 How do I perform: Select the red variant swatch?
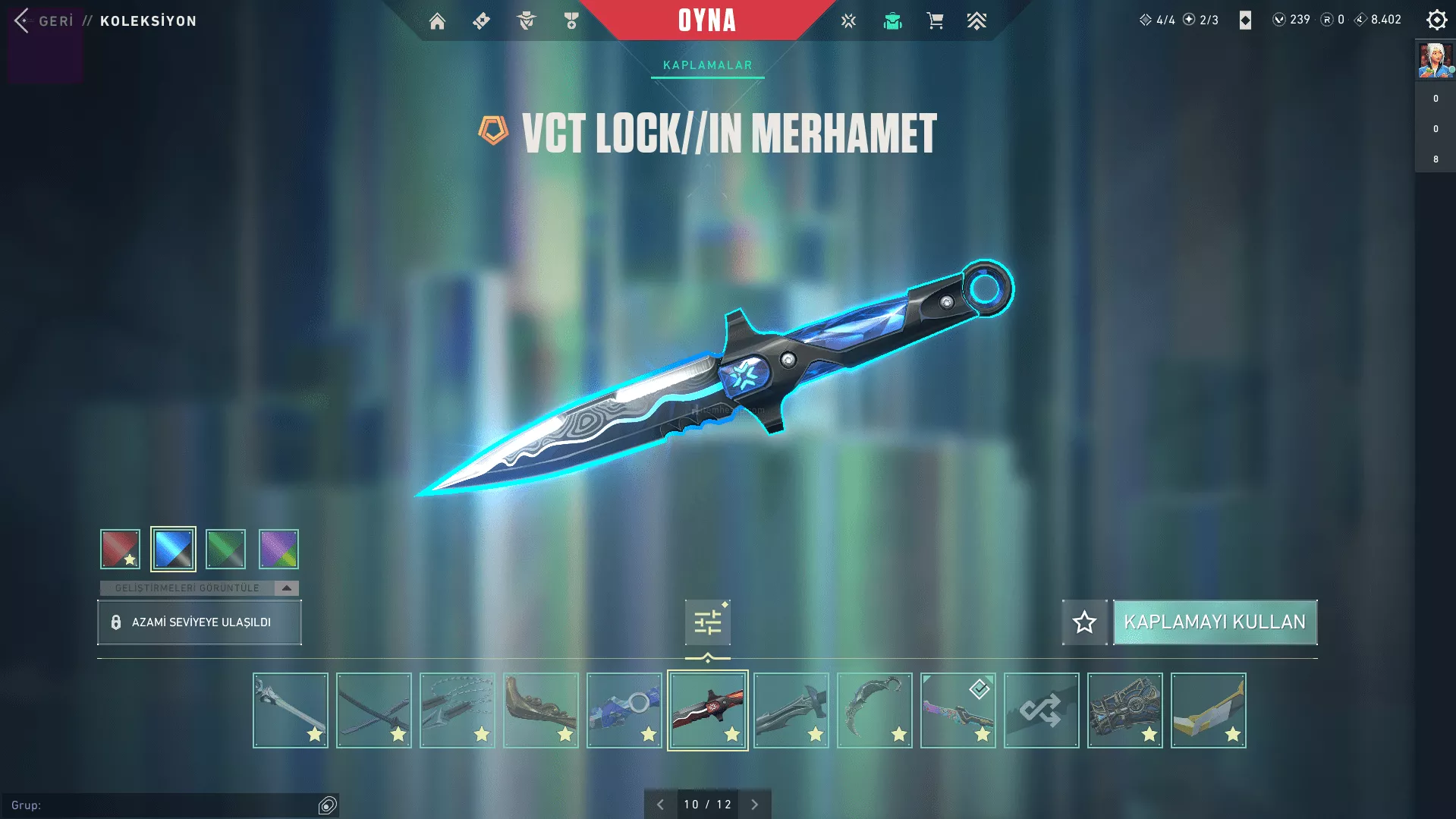click(120, 549)
